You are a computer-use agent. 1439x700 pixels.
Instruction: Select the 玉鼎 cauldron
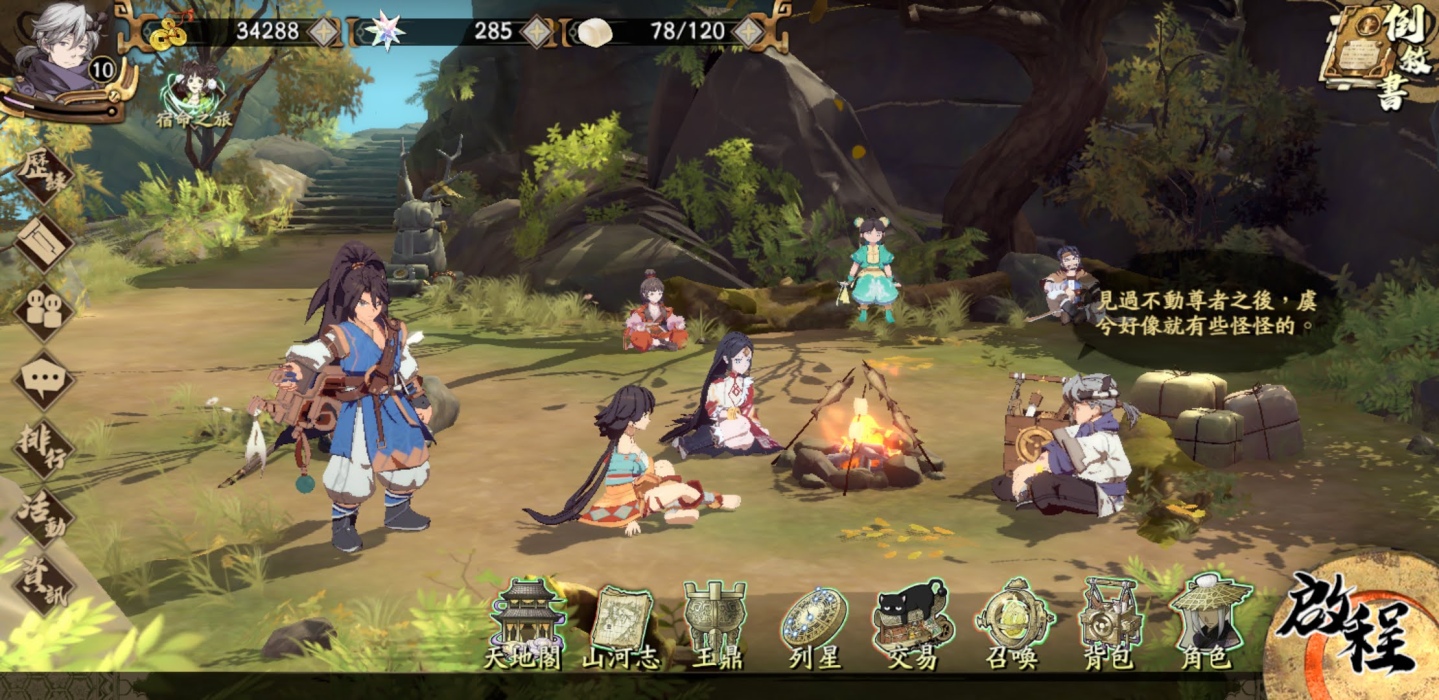(x=715, y=623)
